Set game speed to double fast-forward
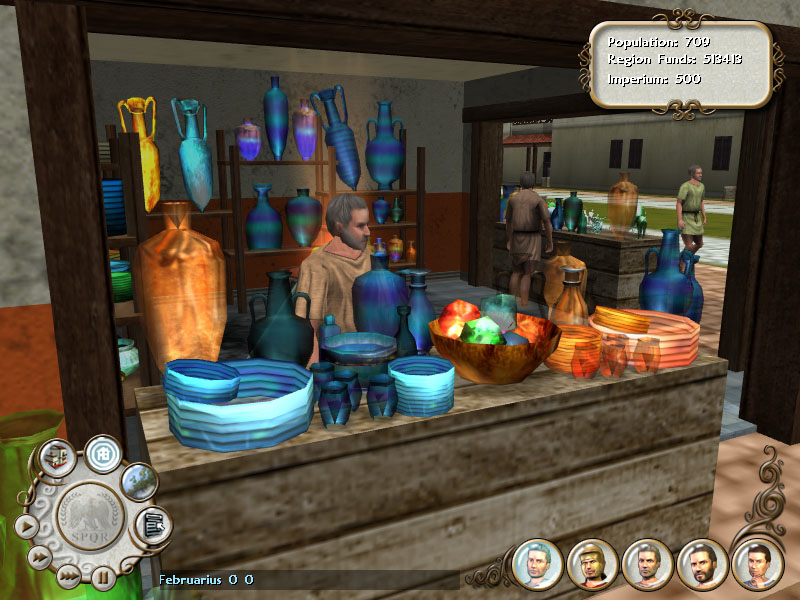Viewport: 800px width, 600px height. pos(39,557)
